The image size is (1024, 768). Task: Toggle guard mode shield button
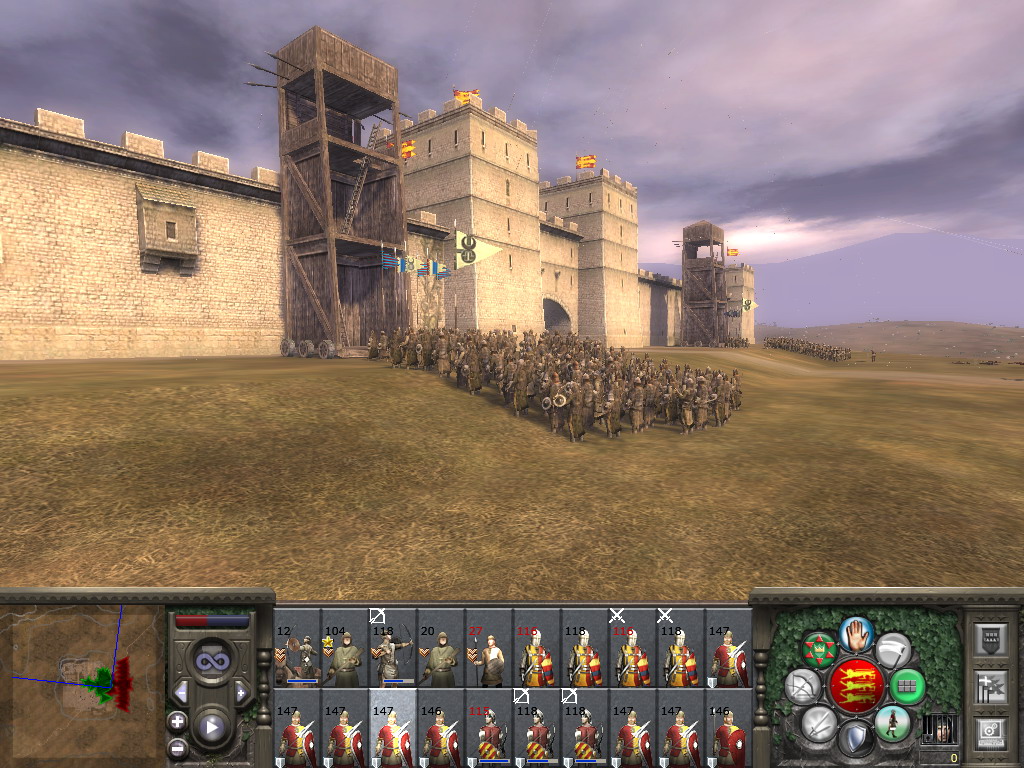pyautogui.click(x=855, y=740)
